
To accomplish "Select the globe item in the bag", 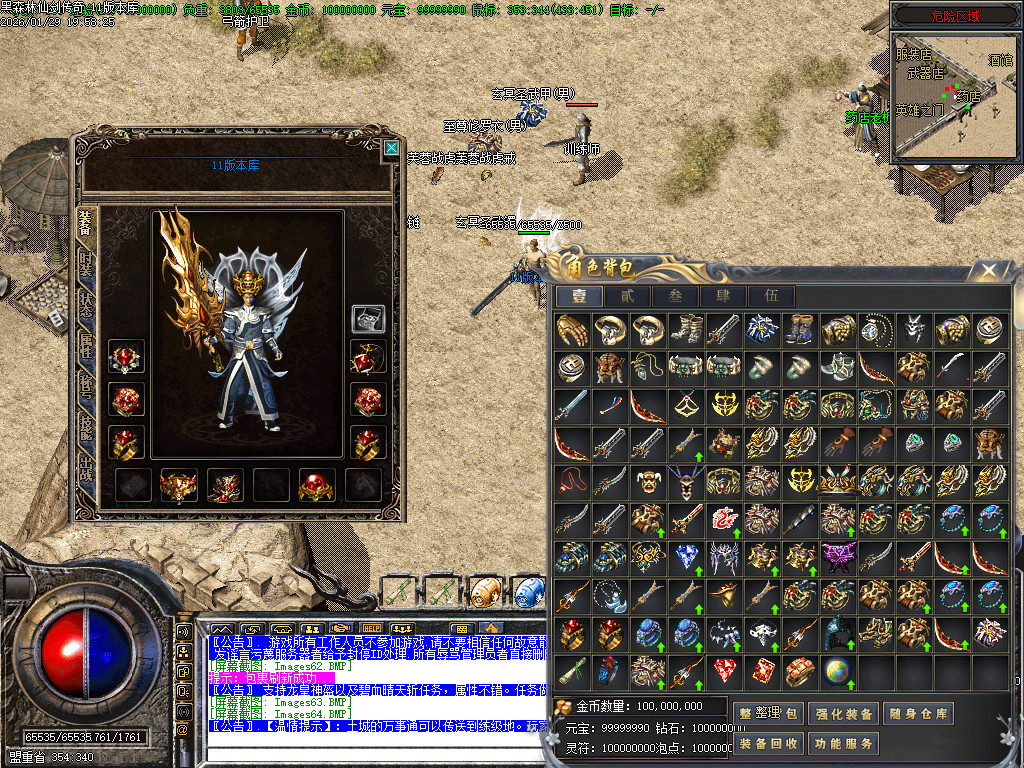I will tap(837, 670).
